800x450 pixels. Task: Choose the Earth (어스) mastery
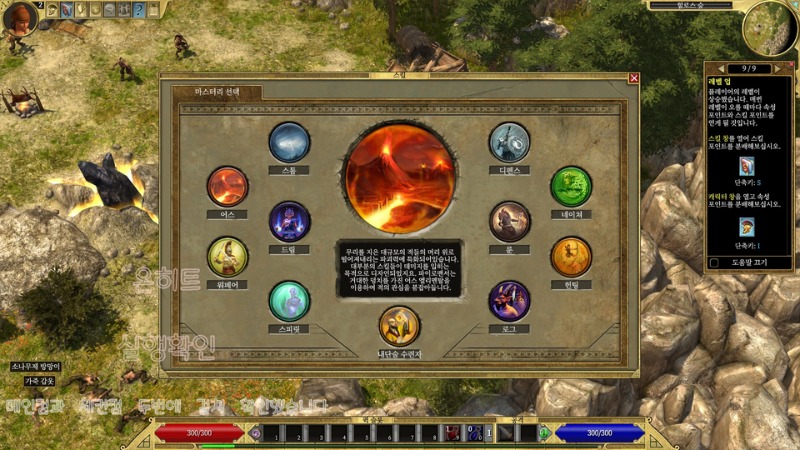(227, 187)
